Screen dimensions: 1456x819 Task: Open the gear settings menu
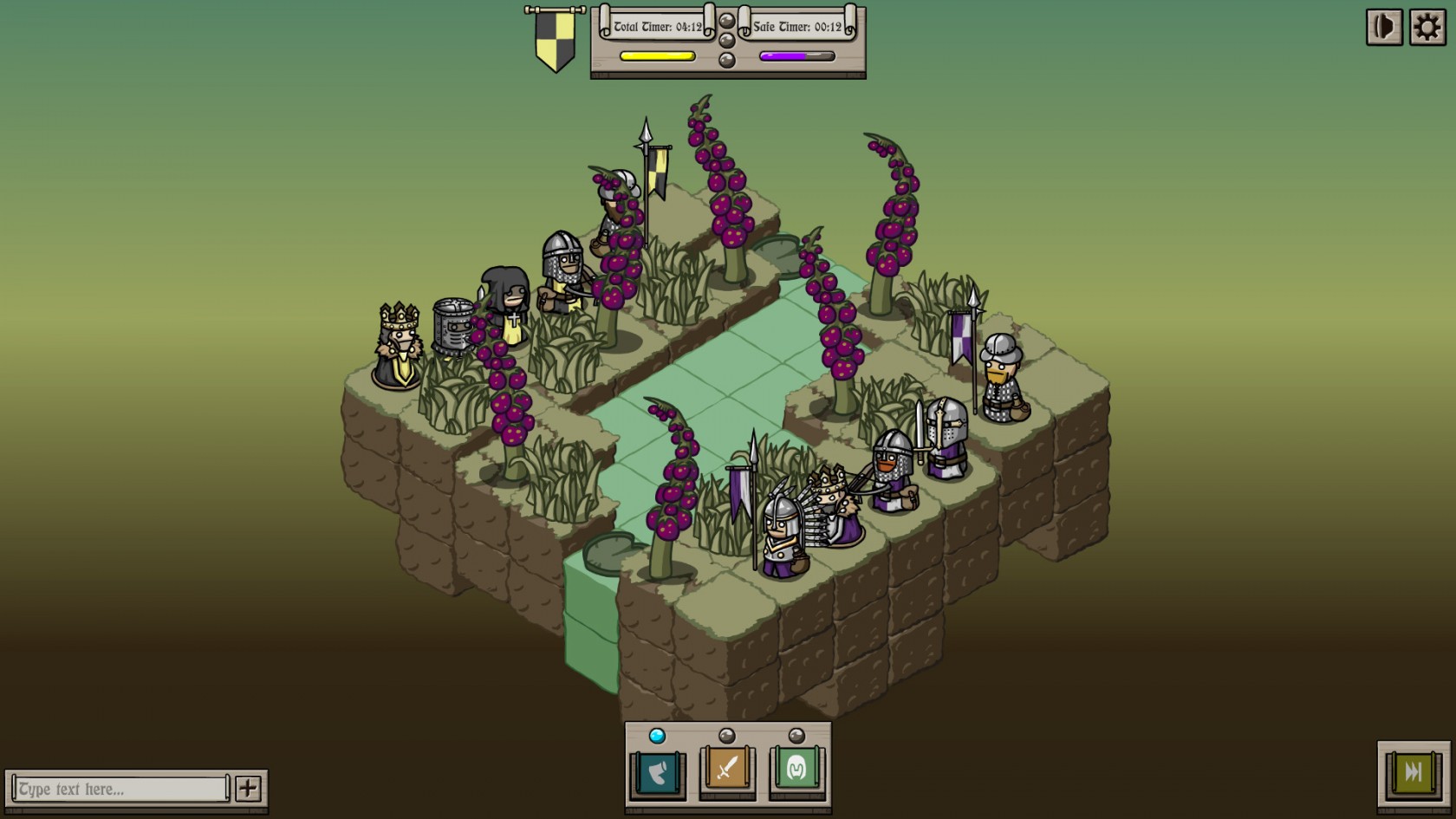point(1427,28)
